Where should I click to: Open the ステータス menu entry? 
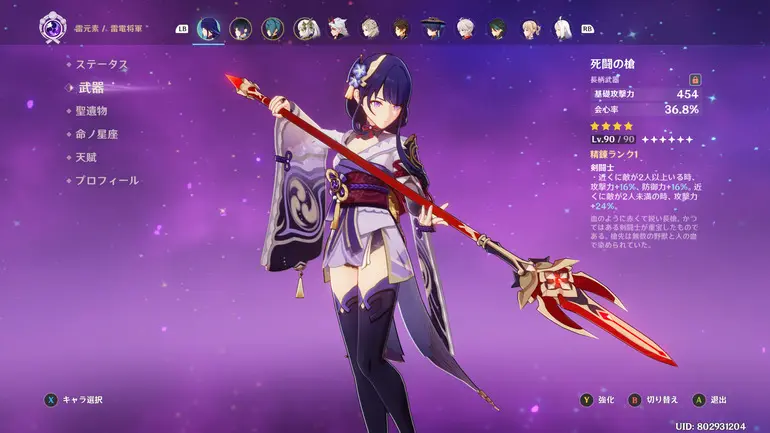click(x=101, y=64)
